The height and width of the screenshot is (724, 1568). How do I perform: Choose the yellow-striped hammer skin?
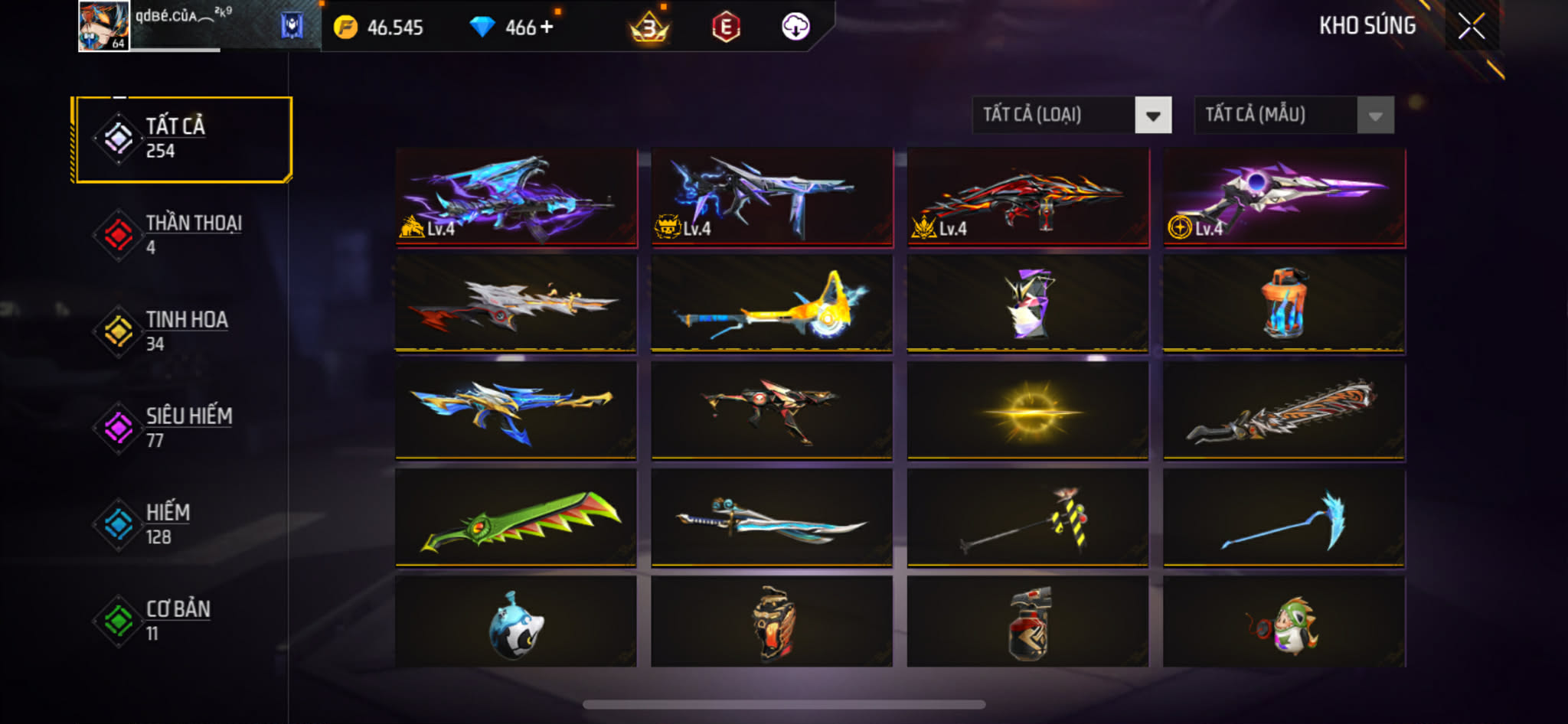coord(1027,518)
